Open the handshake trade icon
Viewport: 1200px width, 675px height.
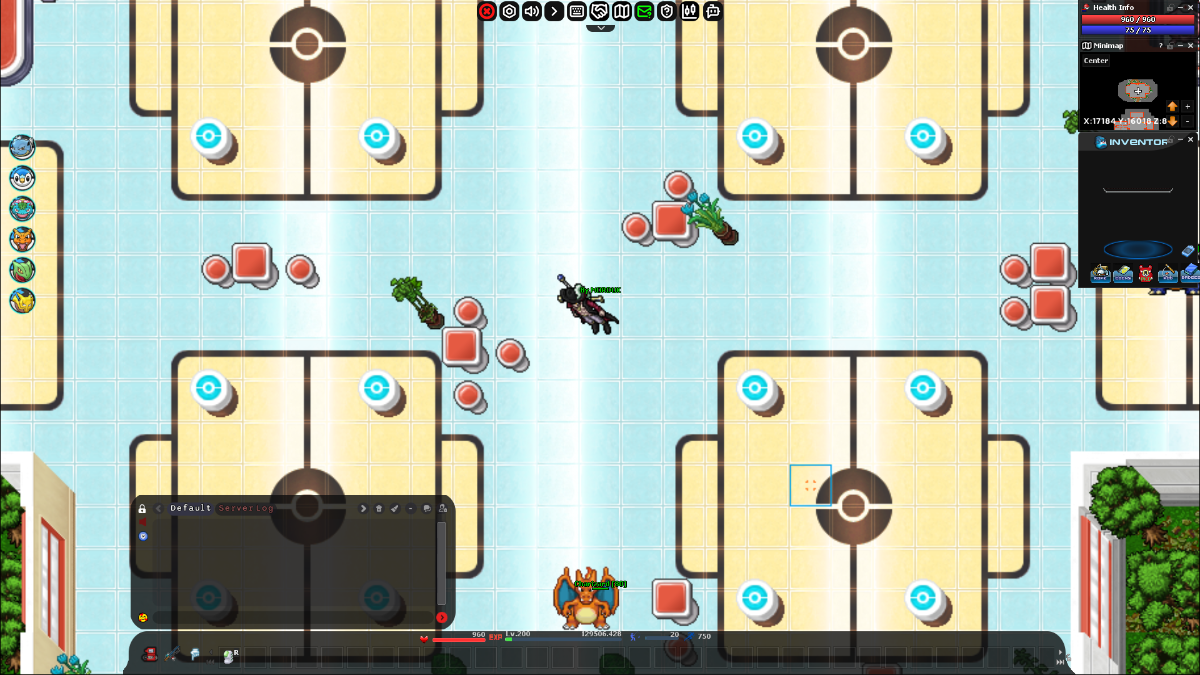click(x=599, y=11)
